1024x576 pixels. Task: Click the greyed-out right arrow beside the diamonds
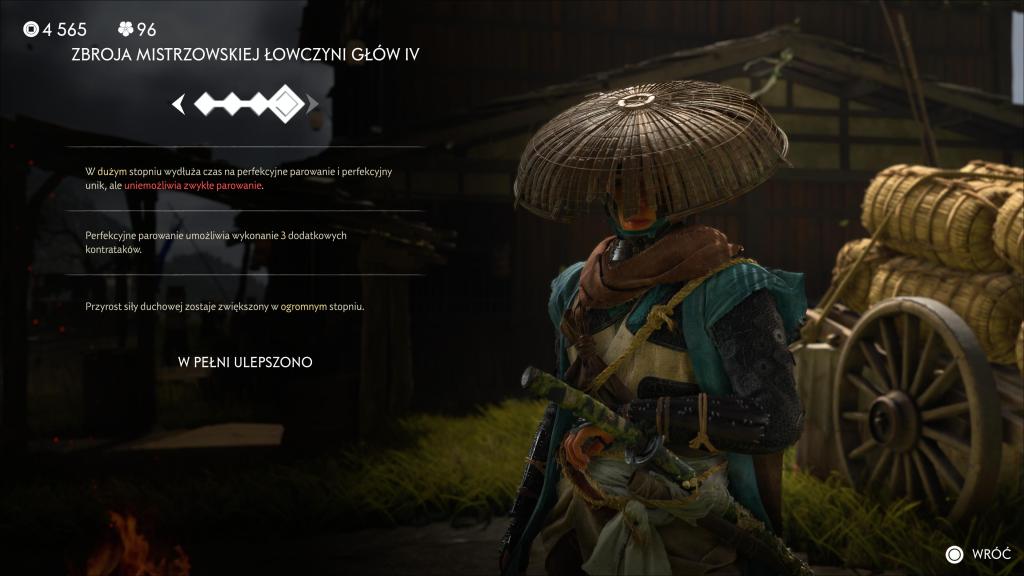[313, 103]
